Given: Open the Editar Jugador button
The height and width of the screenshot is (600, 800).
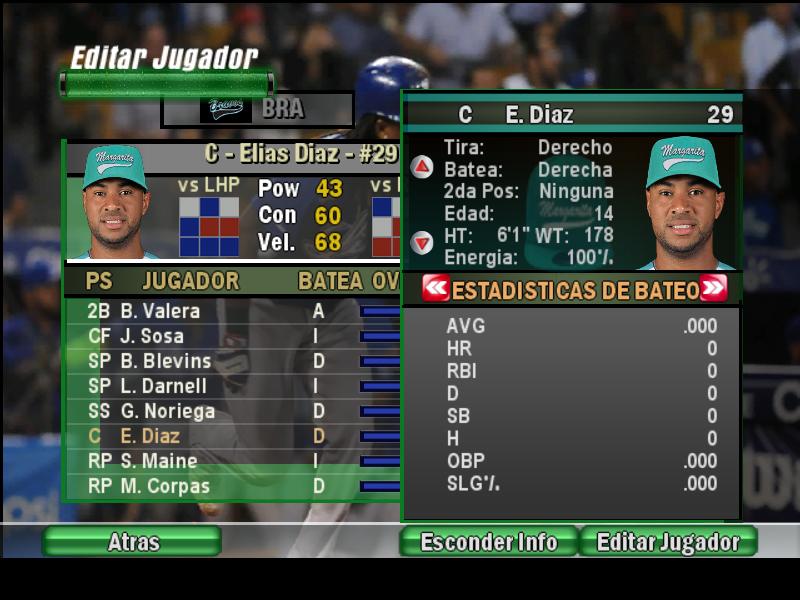Looking at the screenshot, I should point(668,542).
